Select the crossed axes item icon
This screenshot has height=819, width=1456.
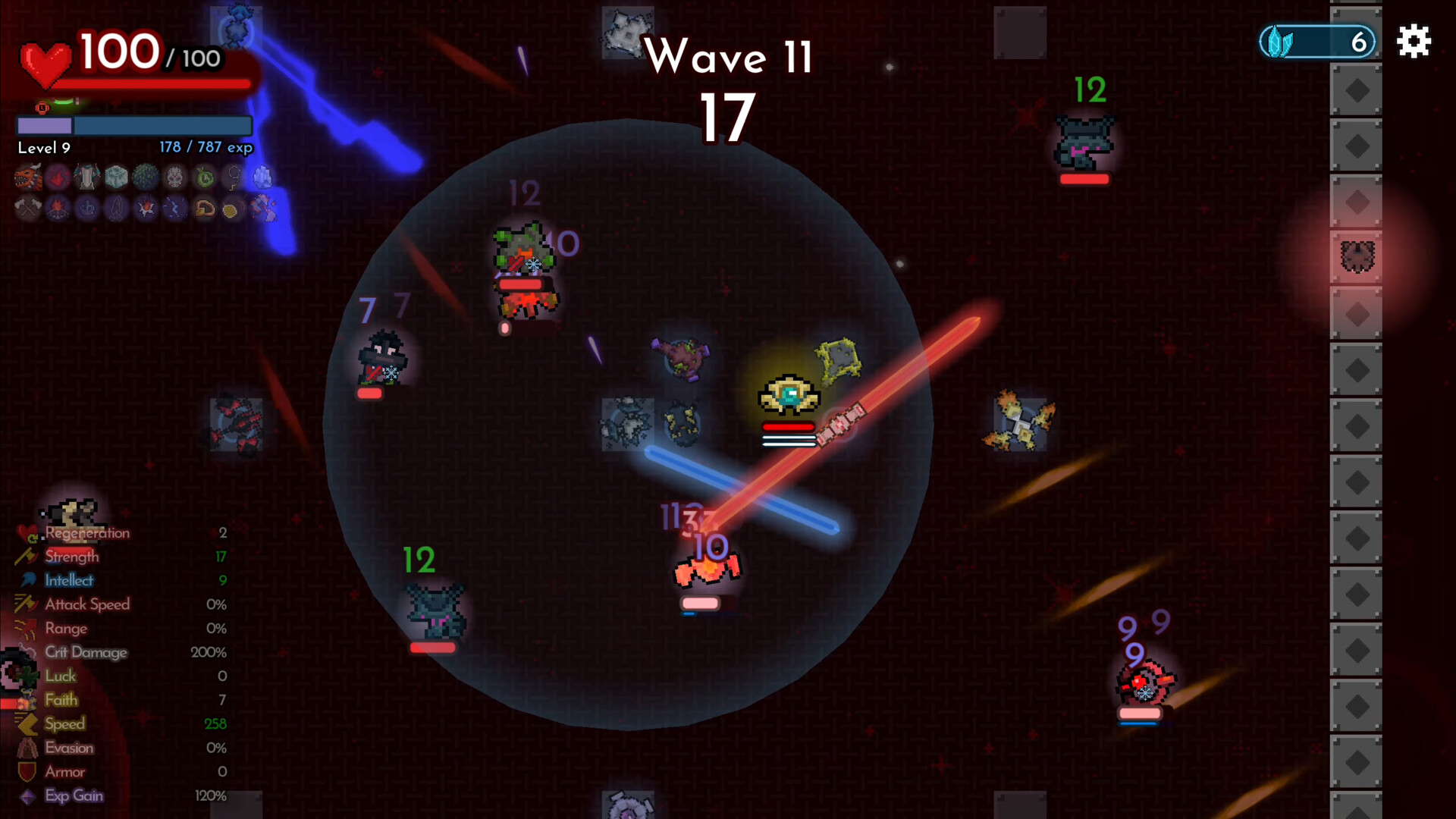tap(28, 208)
